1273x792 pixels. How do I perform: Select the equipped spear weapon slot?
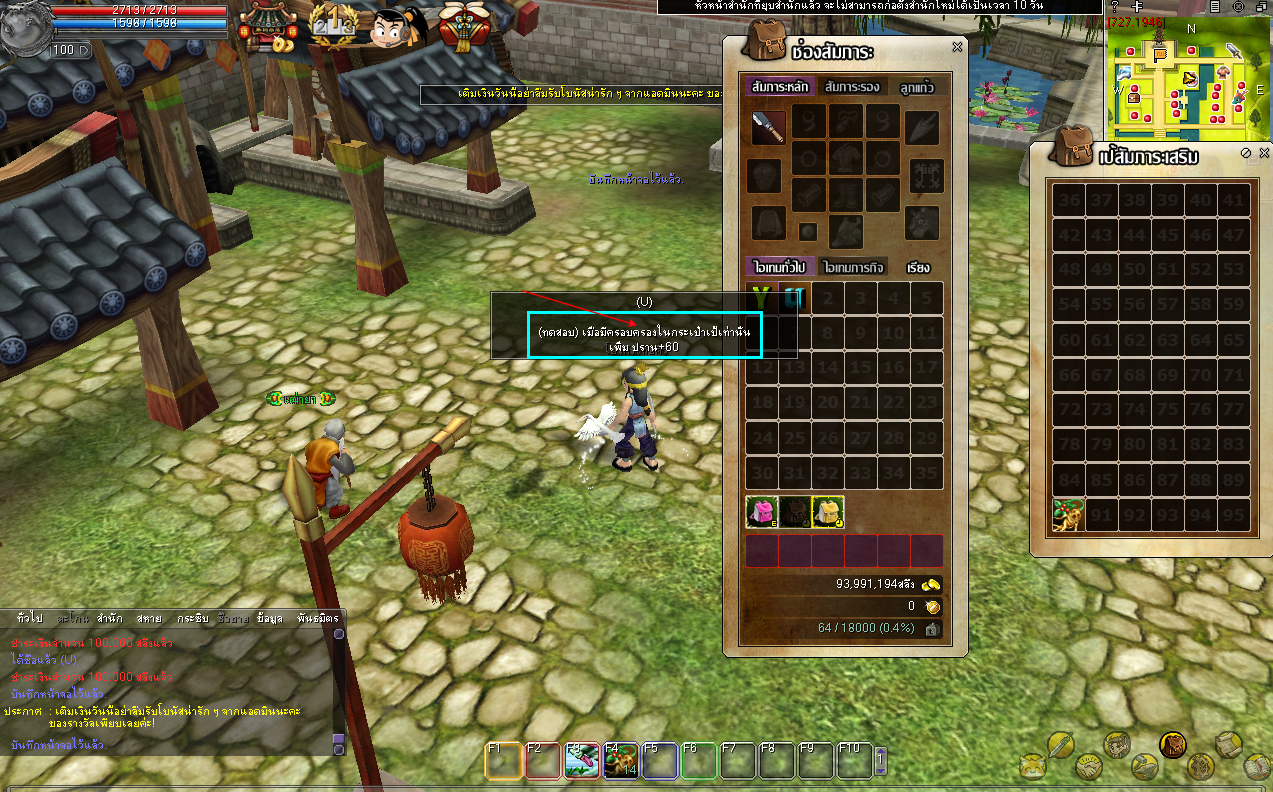click(x=768, y=127)
